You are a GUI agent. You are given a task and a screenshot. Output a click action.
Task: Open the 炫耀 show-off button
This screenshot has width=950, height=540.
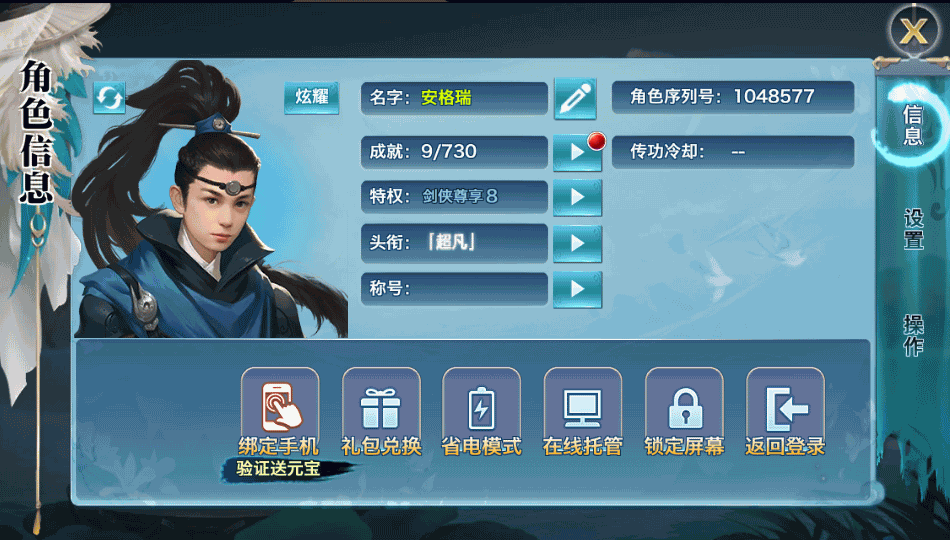coord(311,98)
